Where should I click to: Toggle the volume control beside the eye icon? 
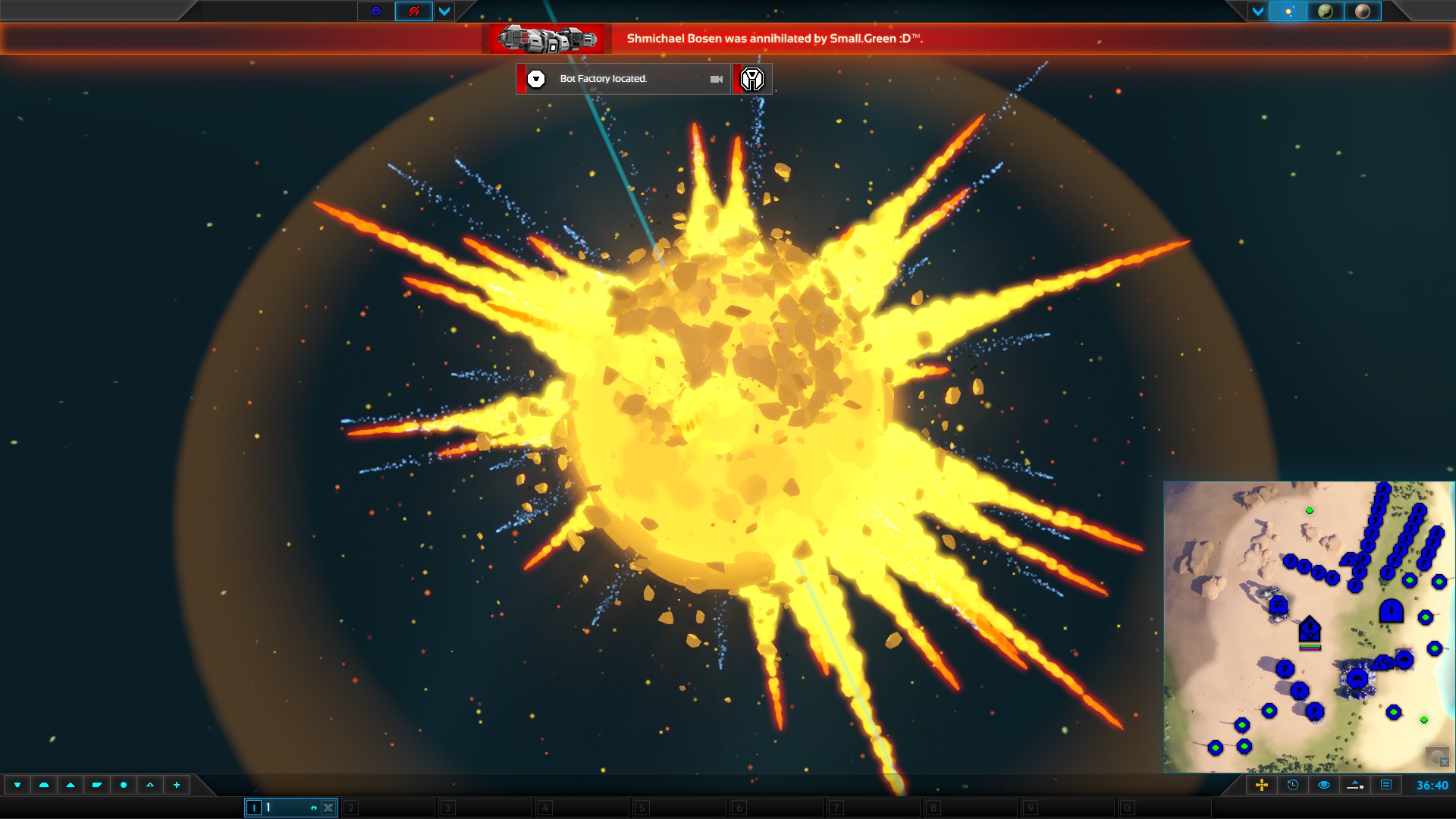point(1354,786)
